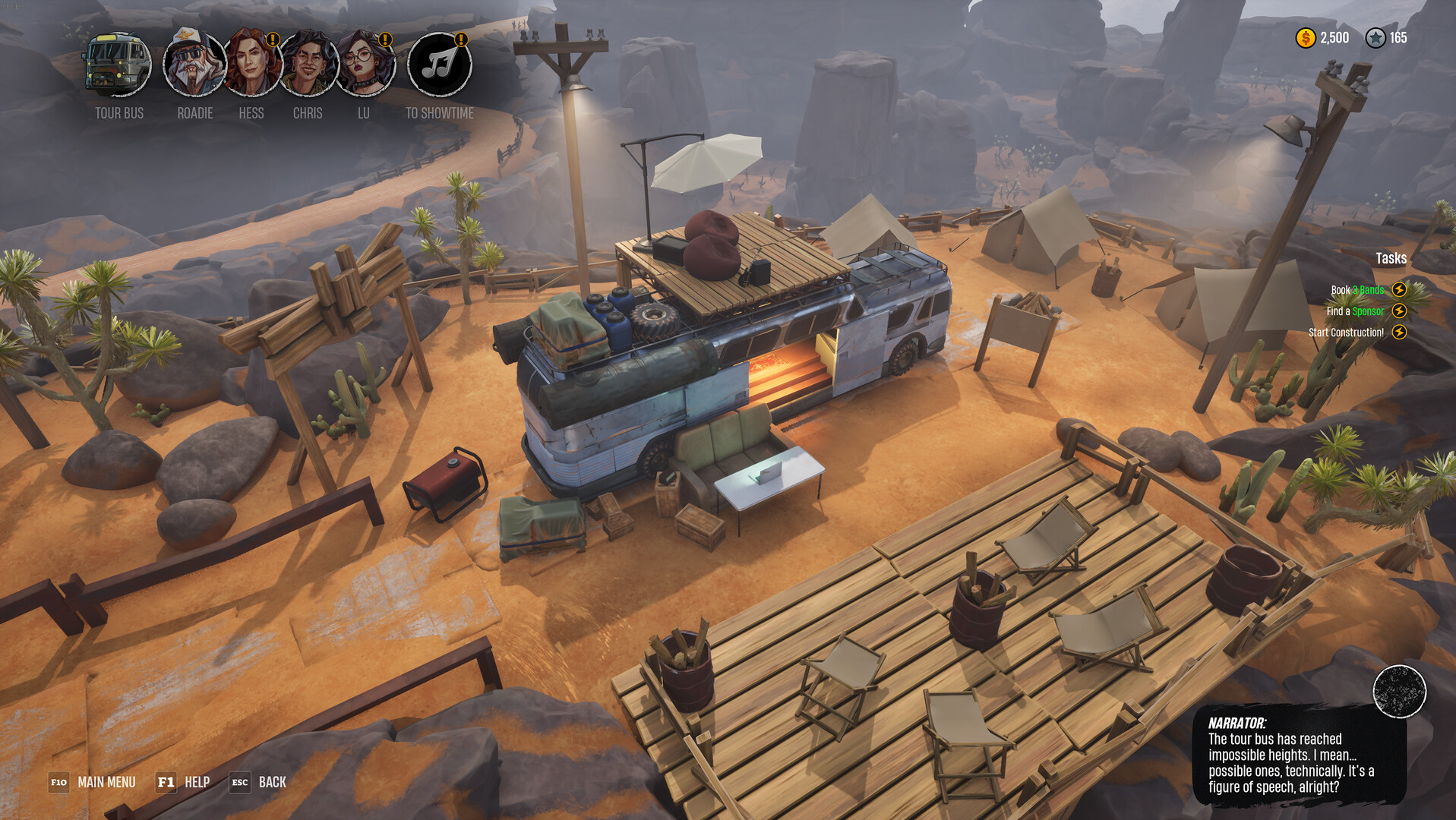This screenshot has height=820, width=1456.
Task: Select Lu's portrait with glasses
Action: point(365,65)
